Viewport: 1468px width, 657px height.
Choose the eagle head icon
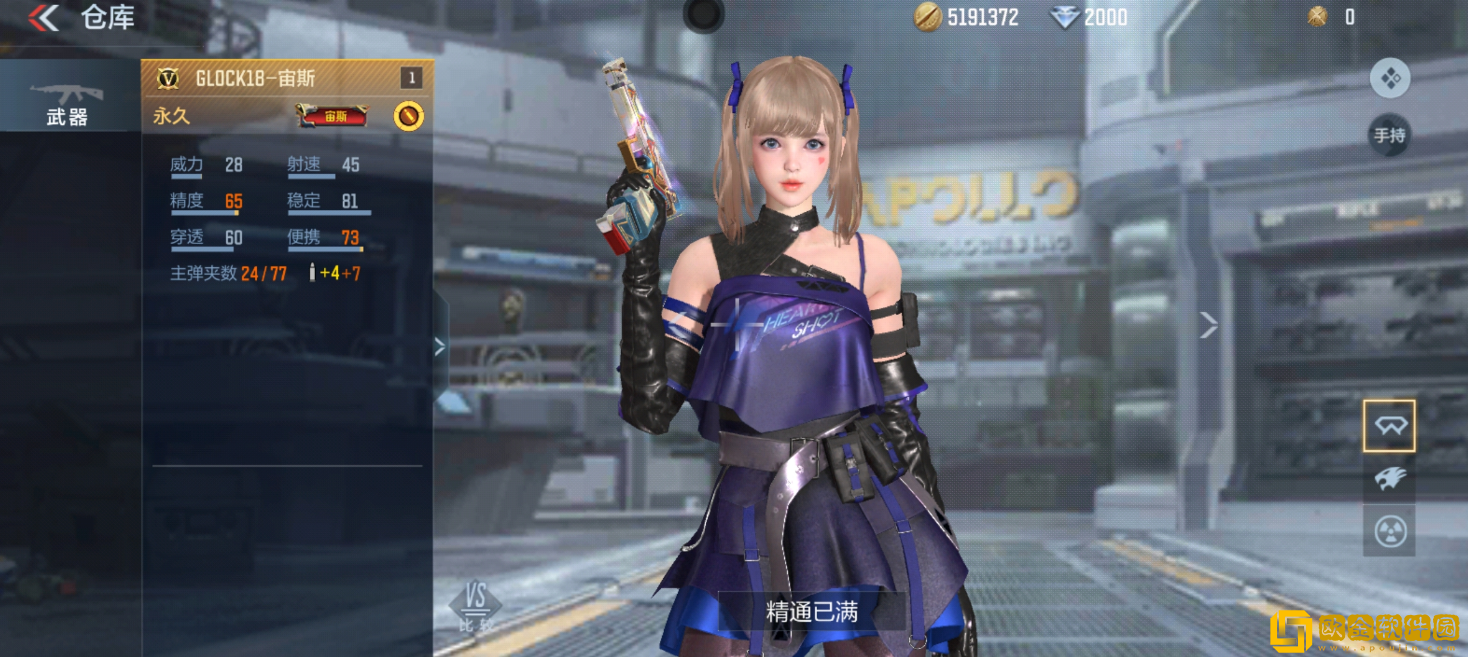pyautogui.click(x=1390, y=478)
